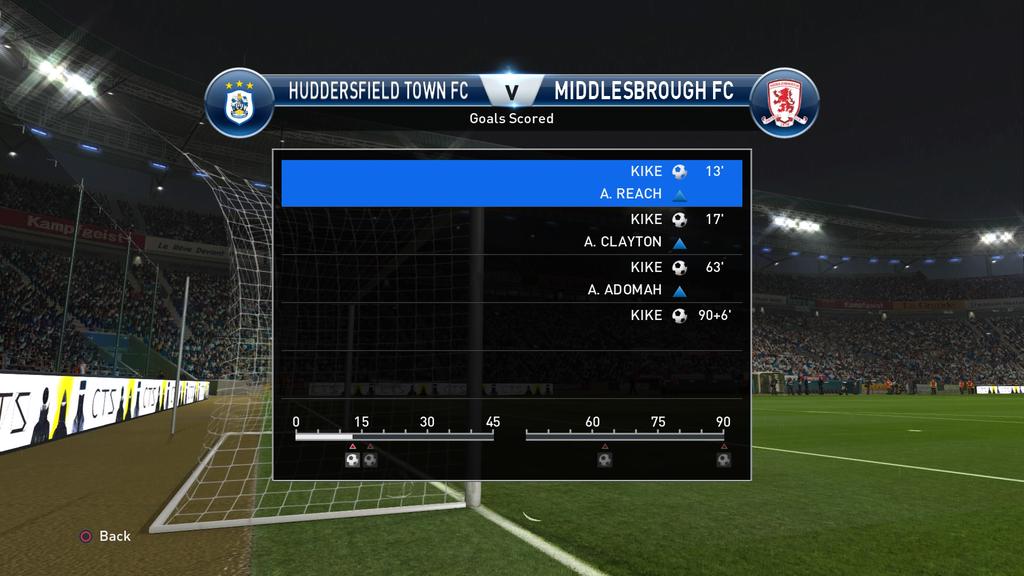1024x576 pixels.
Task: Click the timeline ball marker after 60 minutes
Action: [605, 460]
